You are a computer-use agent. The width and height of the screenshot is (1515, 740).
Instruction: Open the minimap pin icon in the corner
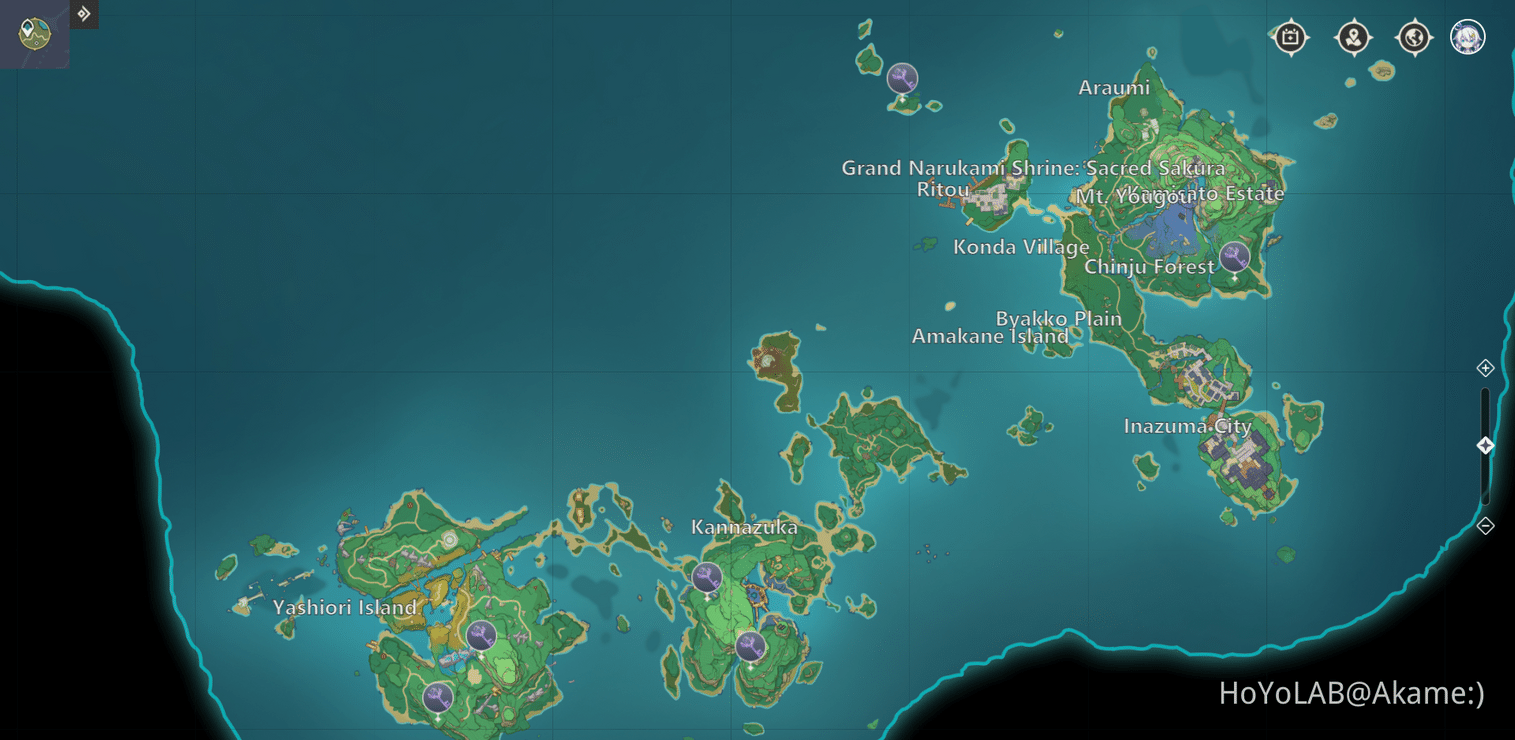33,33
